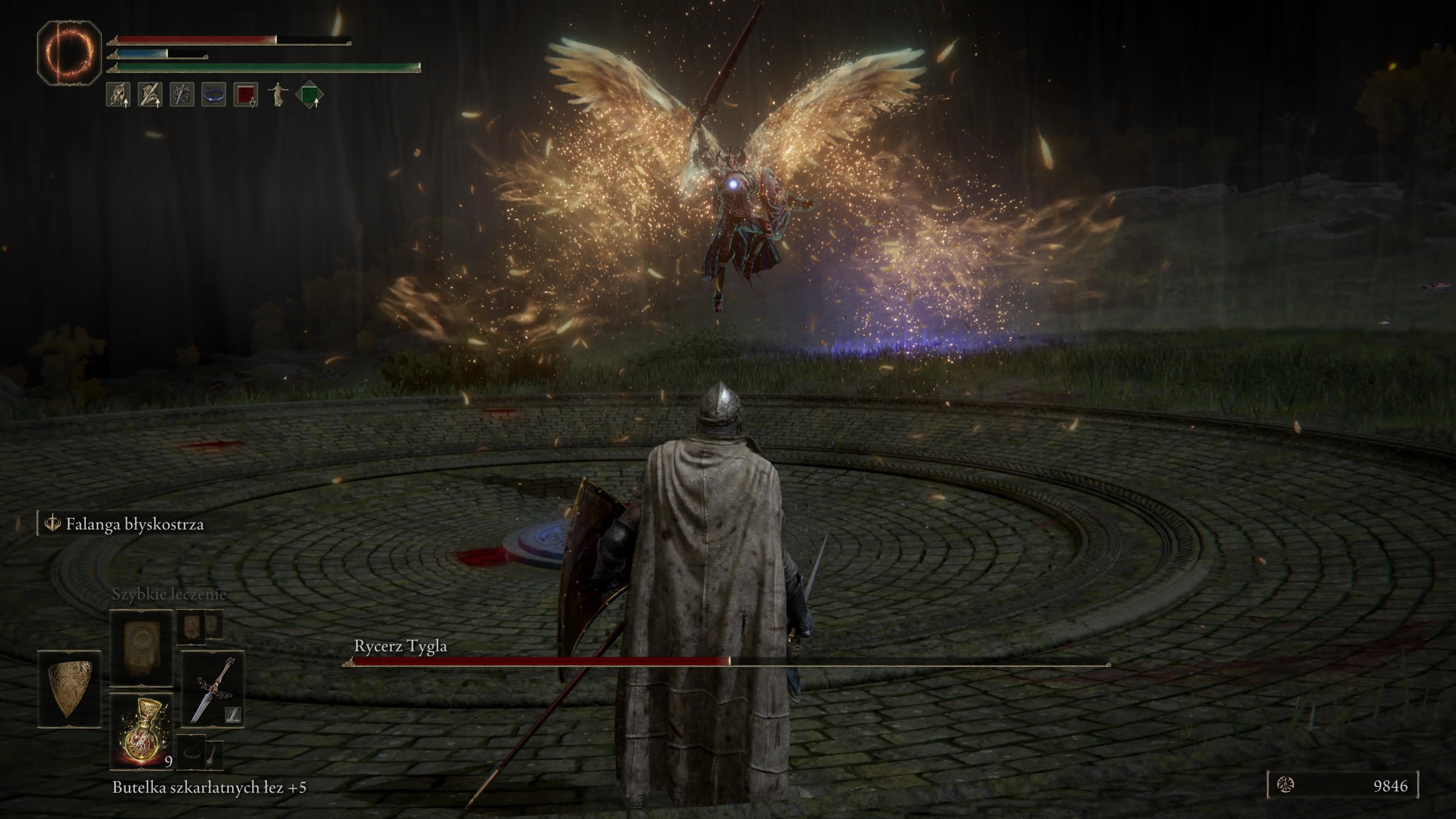Select the Butelka szkarłatnych łez flask slot
The image size is (1456, 819).
(x=141, y=732)
